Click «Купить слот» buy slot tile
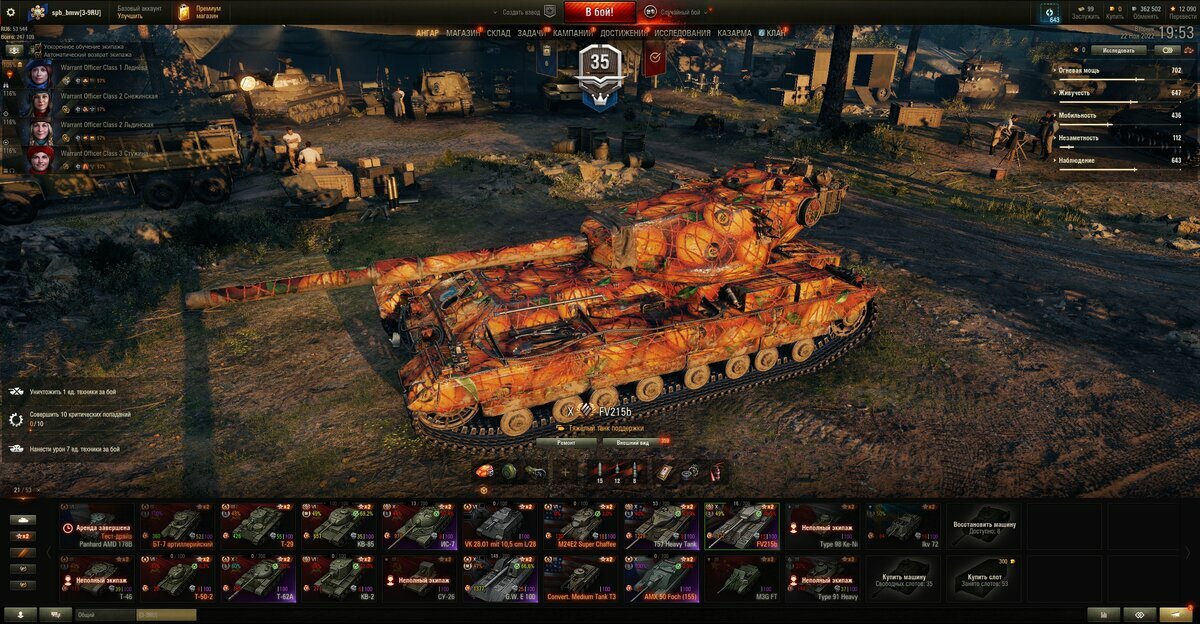1200x624 pixels. pyautogui.click(x=985, y=578)
